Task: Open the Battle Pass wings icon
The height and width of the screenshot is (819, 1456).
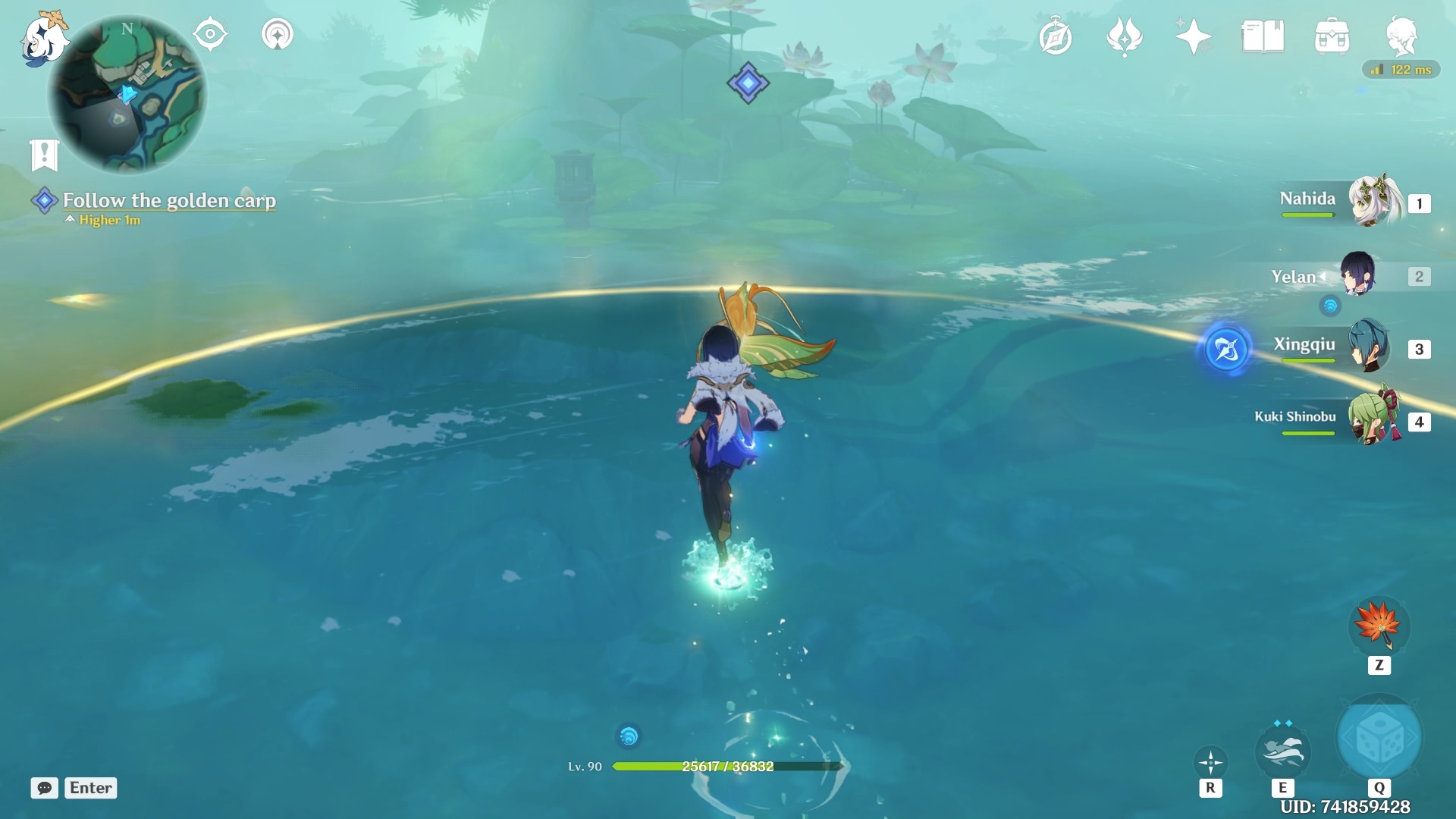Action: (1125, 35)
